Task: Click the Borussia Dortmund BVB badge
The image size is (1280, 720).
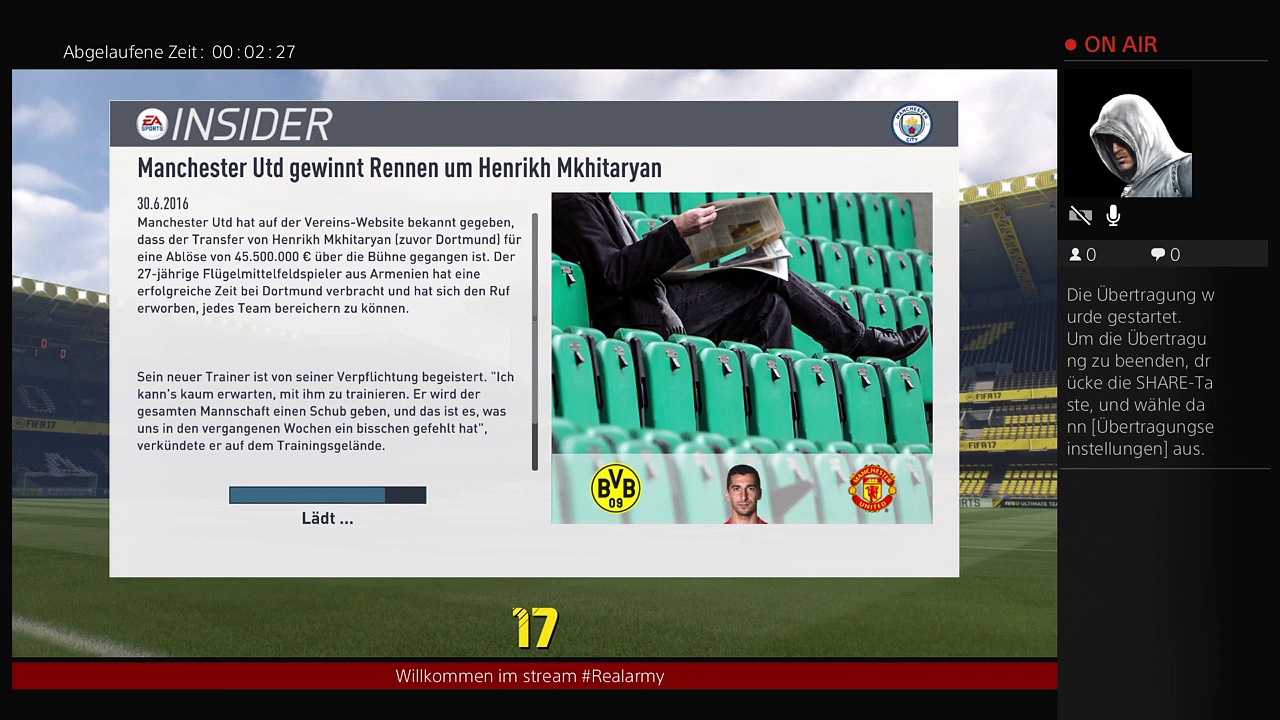Action: tap(616, 489)
